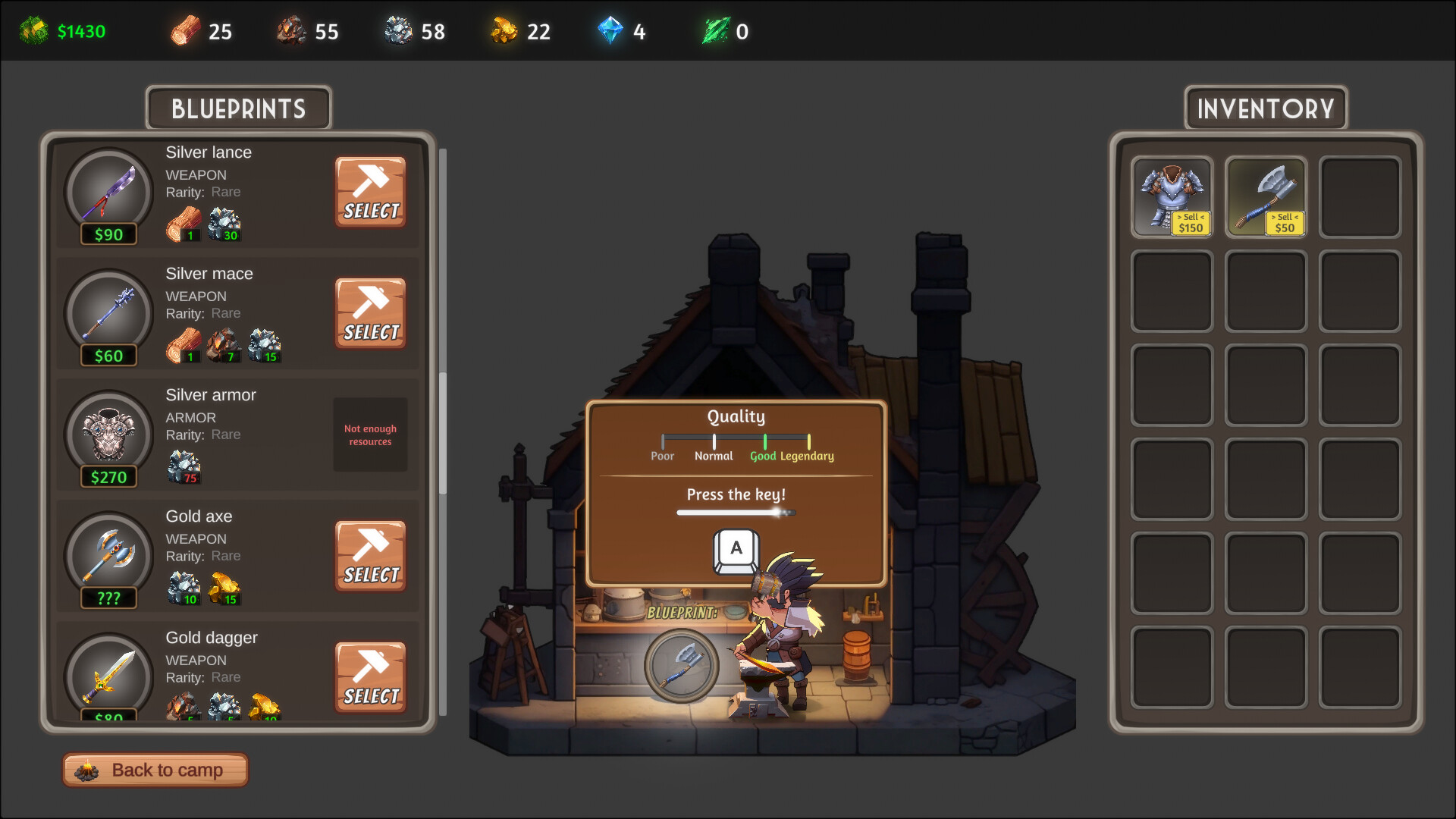Click the Silver armor blueprint icon

point(109,432)
